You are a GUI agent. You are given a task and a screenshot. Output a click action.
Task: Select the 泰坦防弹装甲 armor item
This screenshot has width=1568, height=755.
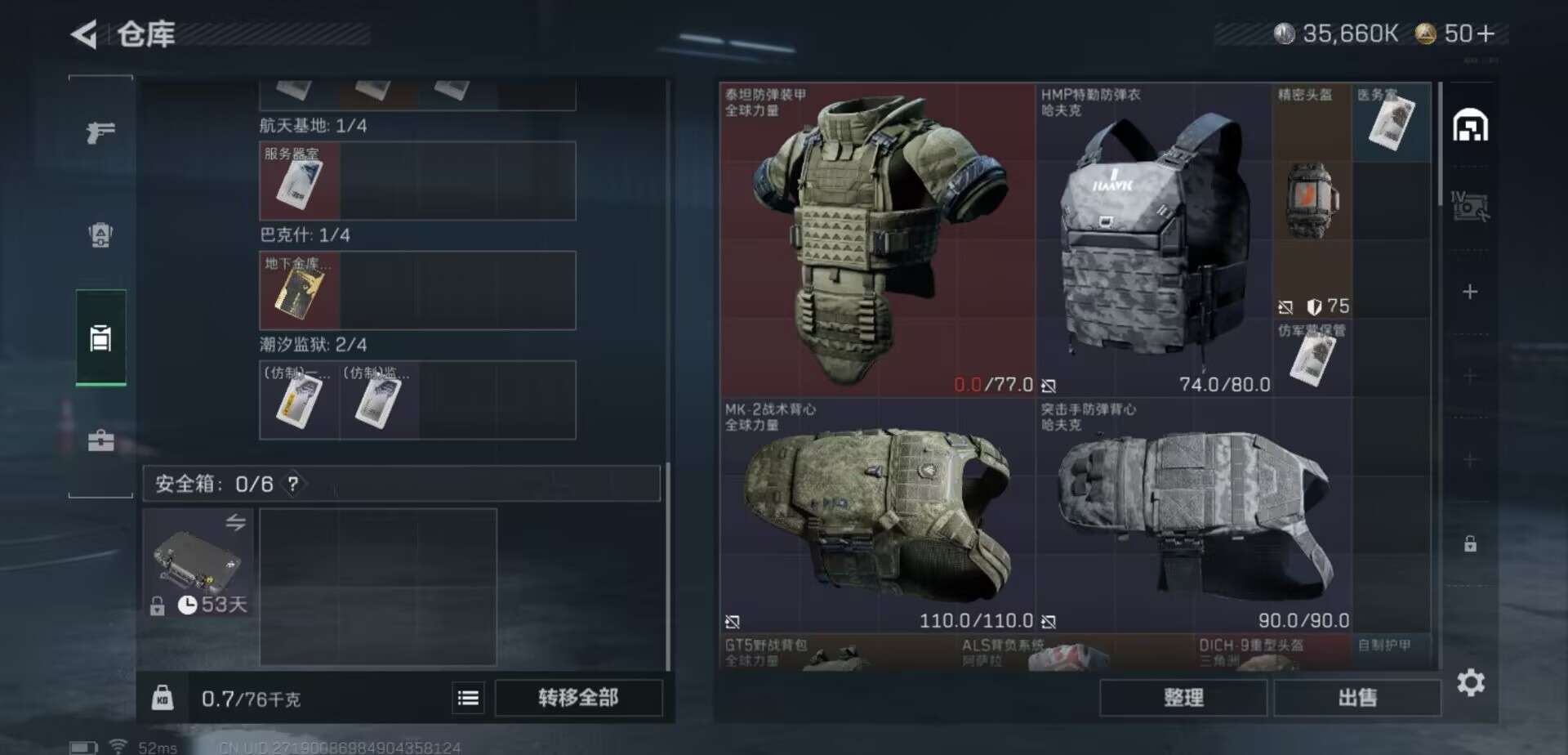tap(877, 239)
